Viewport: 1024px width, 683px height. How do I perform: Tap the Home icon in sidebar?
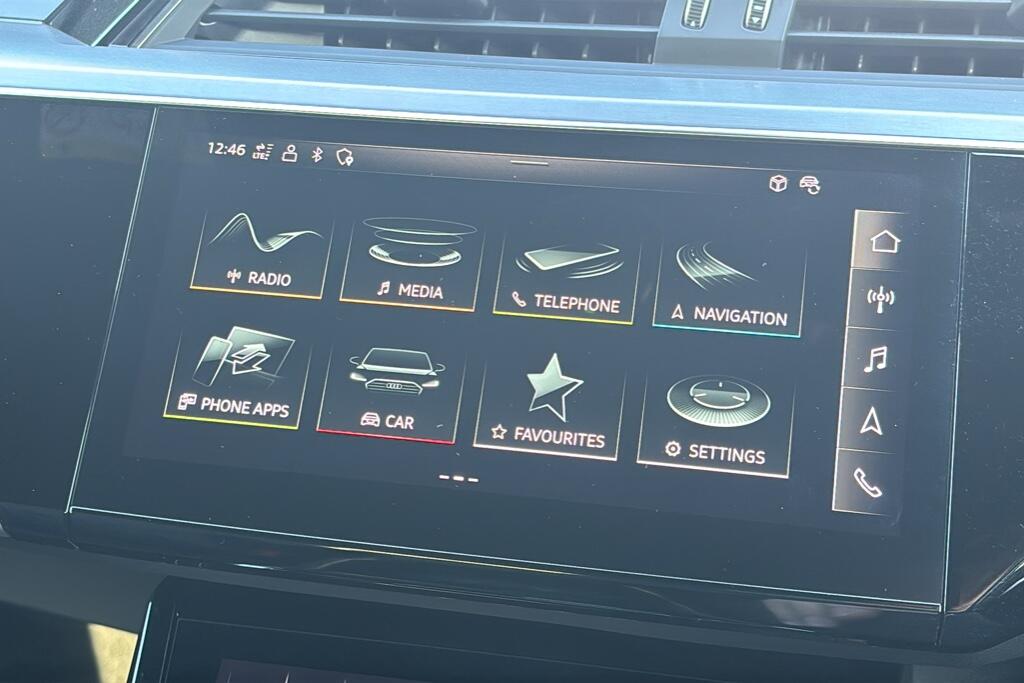[x=884, y=241]
